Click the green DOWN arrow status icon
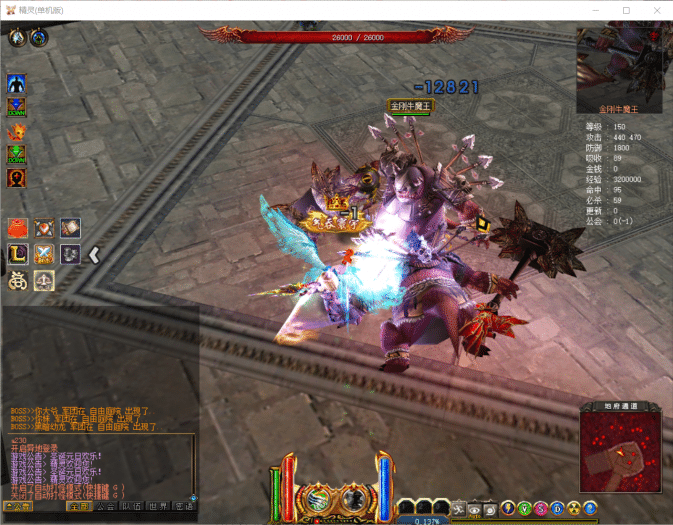 point(16,155)
